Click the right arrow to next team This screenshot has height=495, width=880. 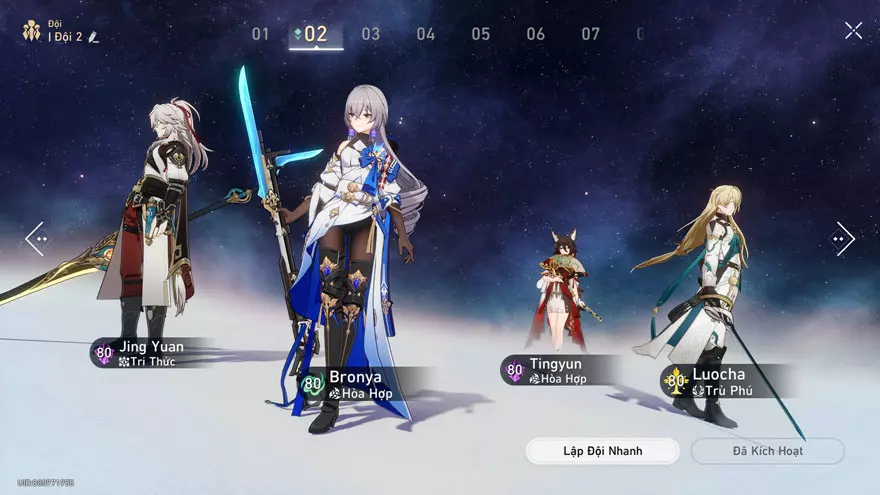(842, 239)
